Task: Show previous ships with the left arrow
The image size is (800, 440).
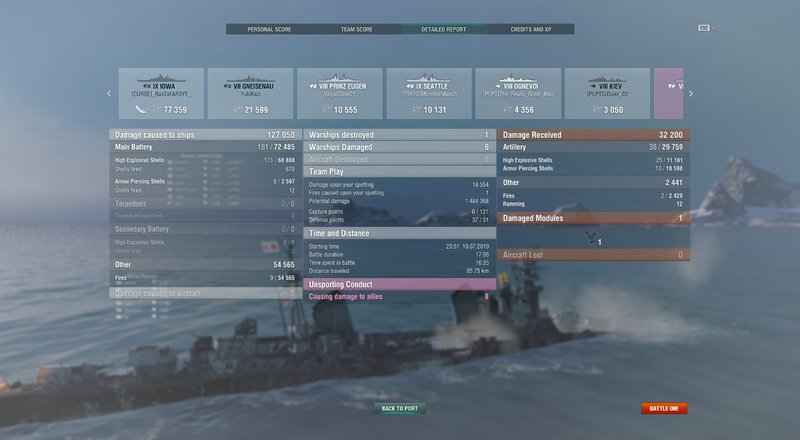Action: pos(110,94)
